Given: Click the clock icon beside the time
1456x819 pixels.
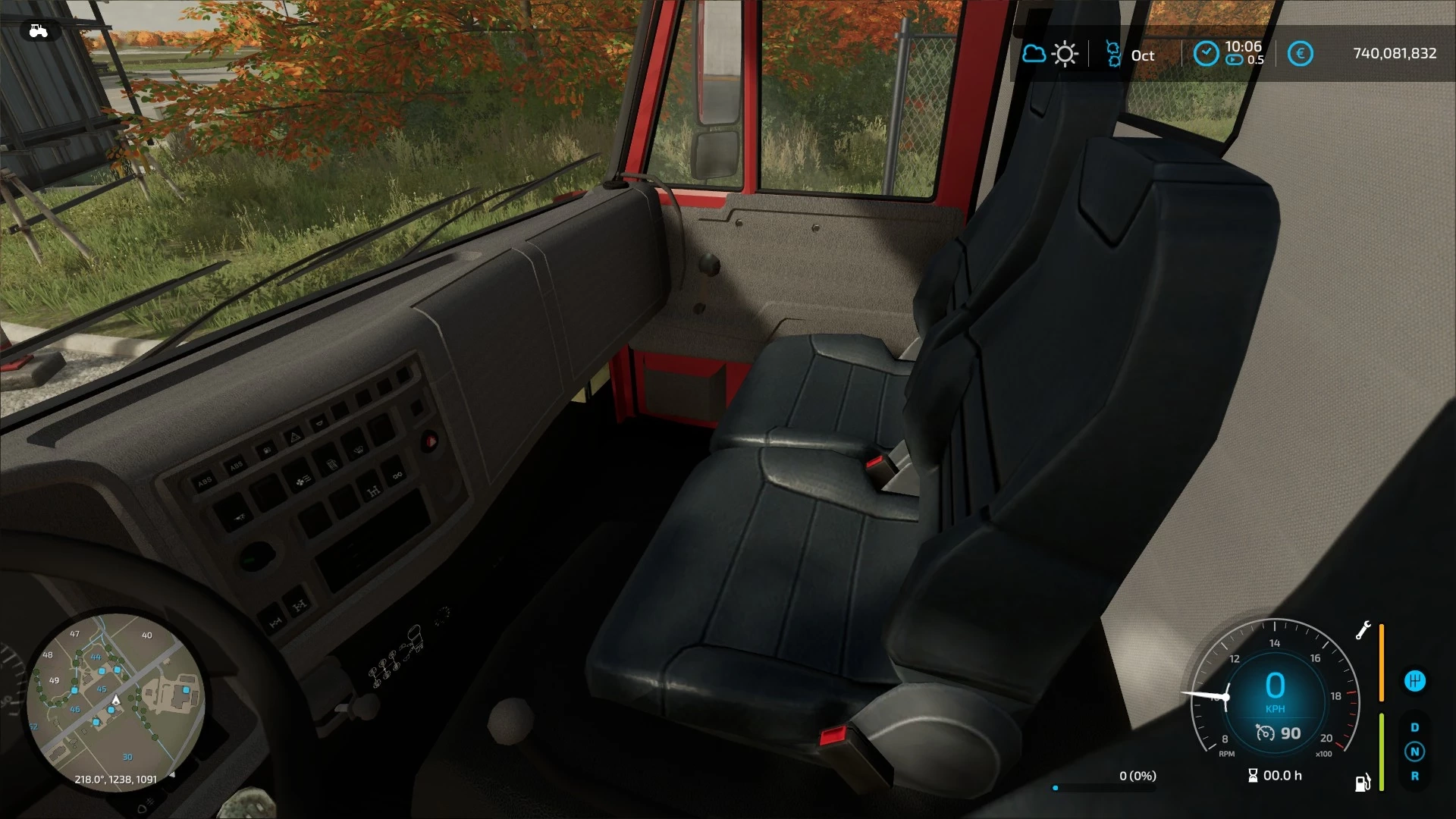Looking at the screenshot, I should (1206, 54).
